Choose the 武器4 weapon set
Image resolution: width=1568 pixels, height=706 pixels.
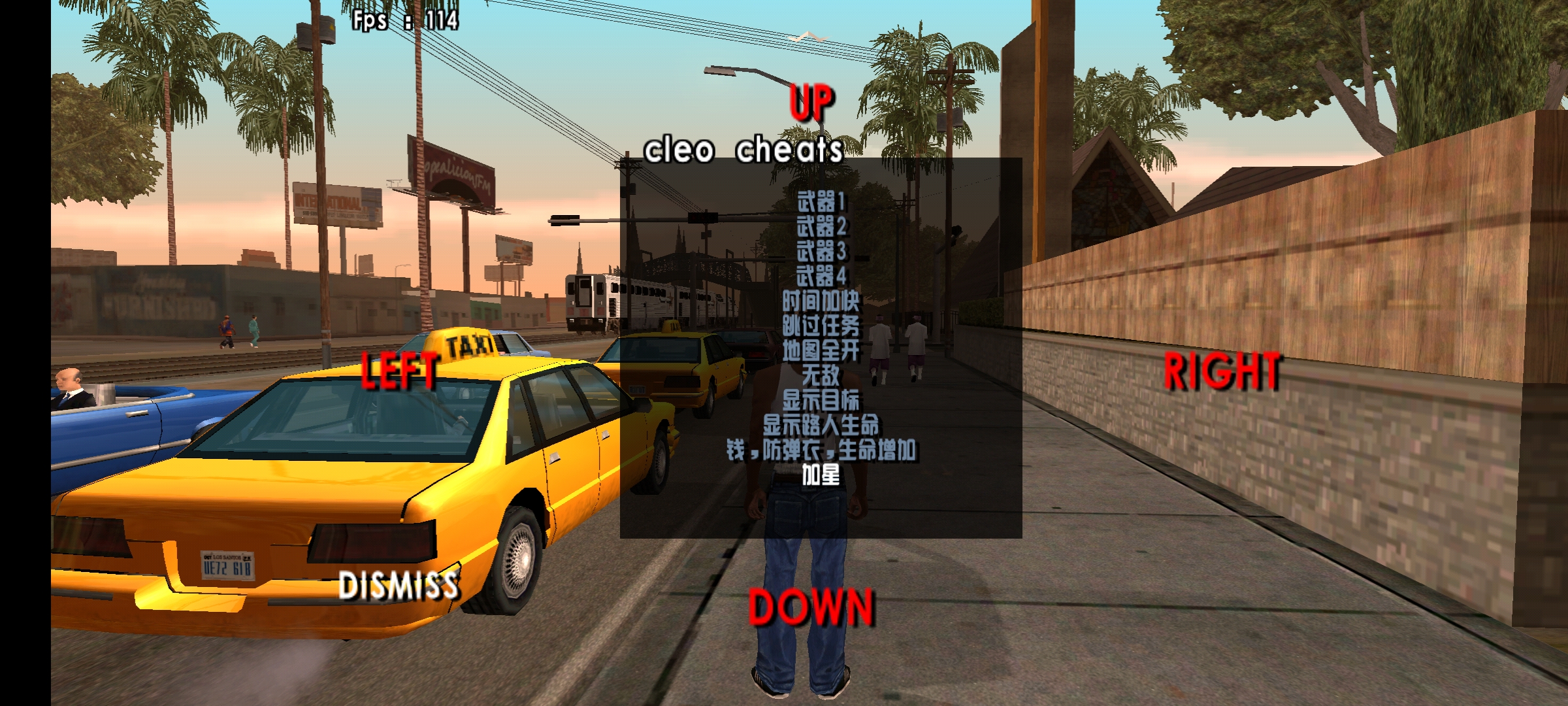click(821, 276)
